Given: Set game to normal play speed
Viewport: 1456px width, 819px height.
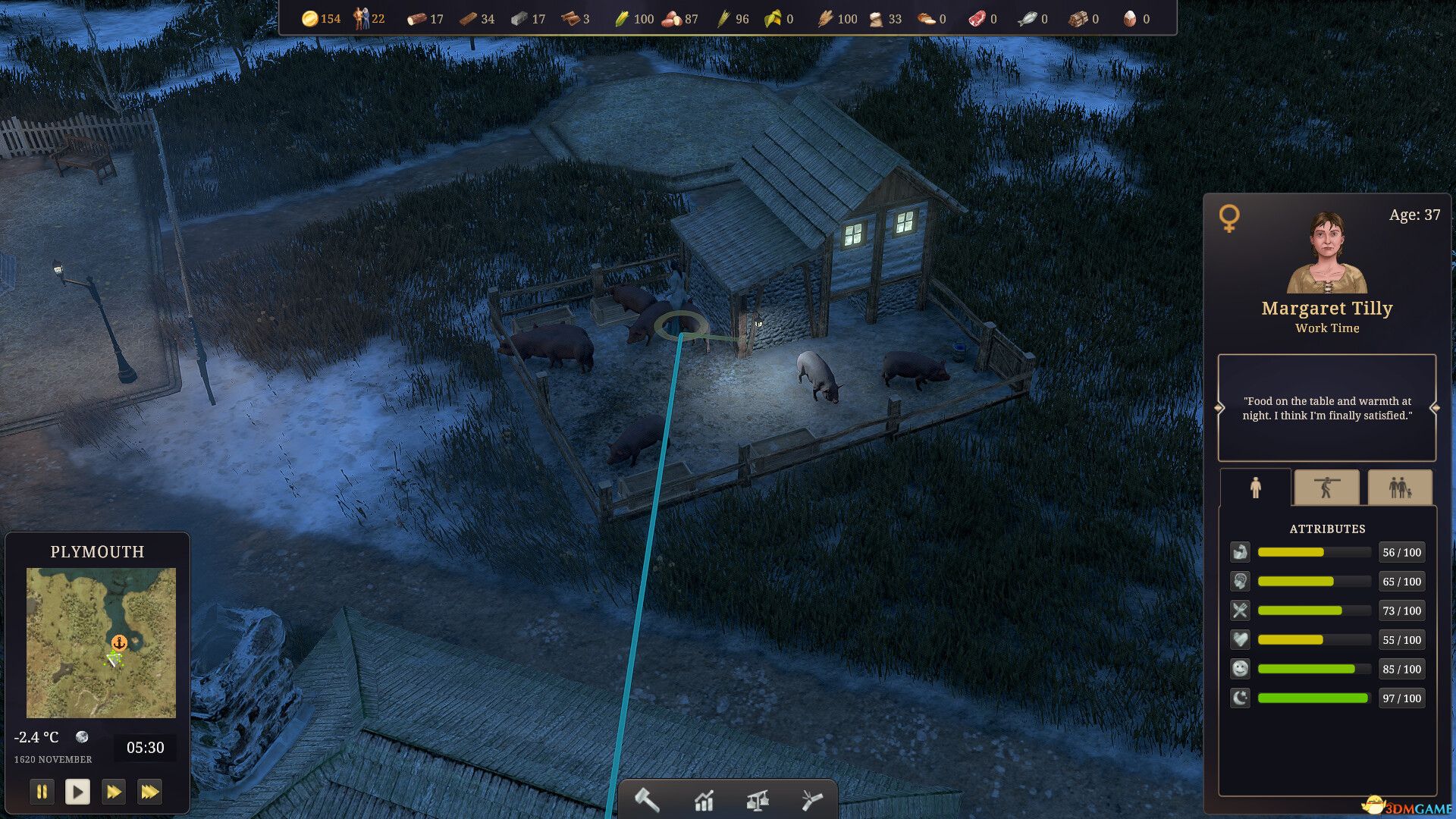Looking at the screenshot, I should (77, 792).
